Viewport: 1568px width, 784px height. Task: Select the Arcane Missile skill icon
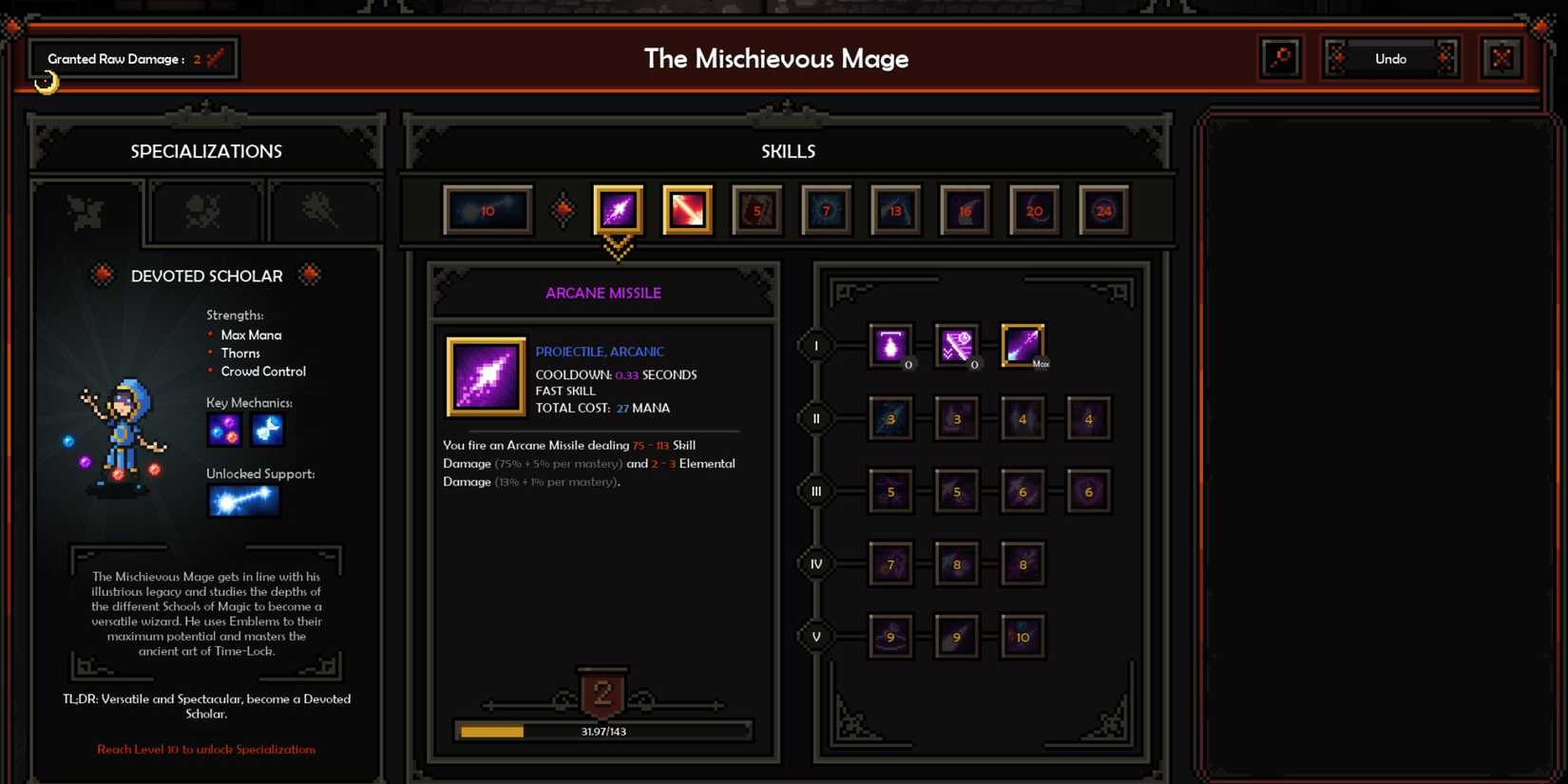(618, 210)
